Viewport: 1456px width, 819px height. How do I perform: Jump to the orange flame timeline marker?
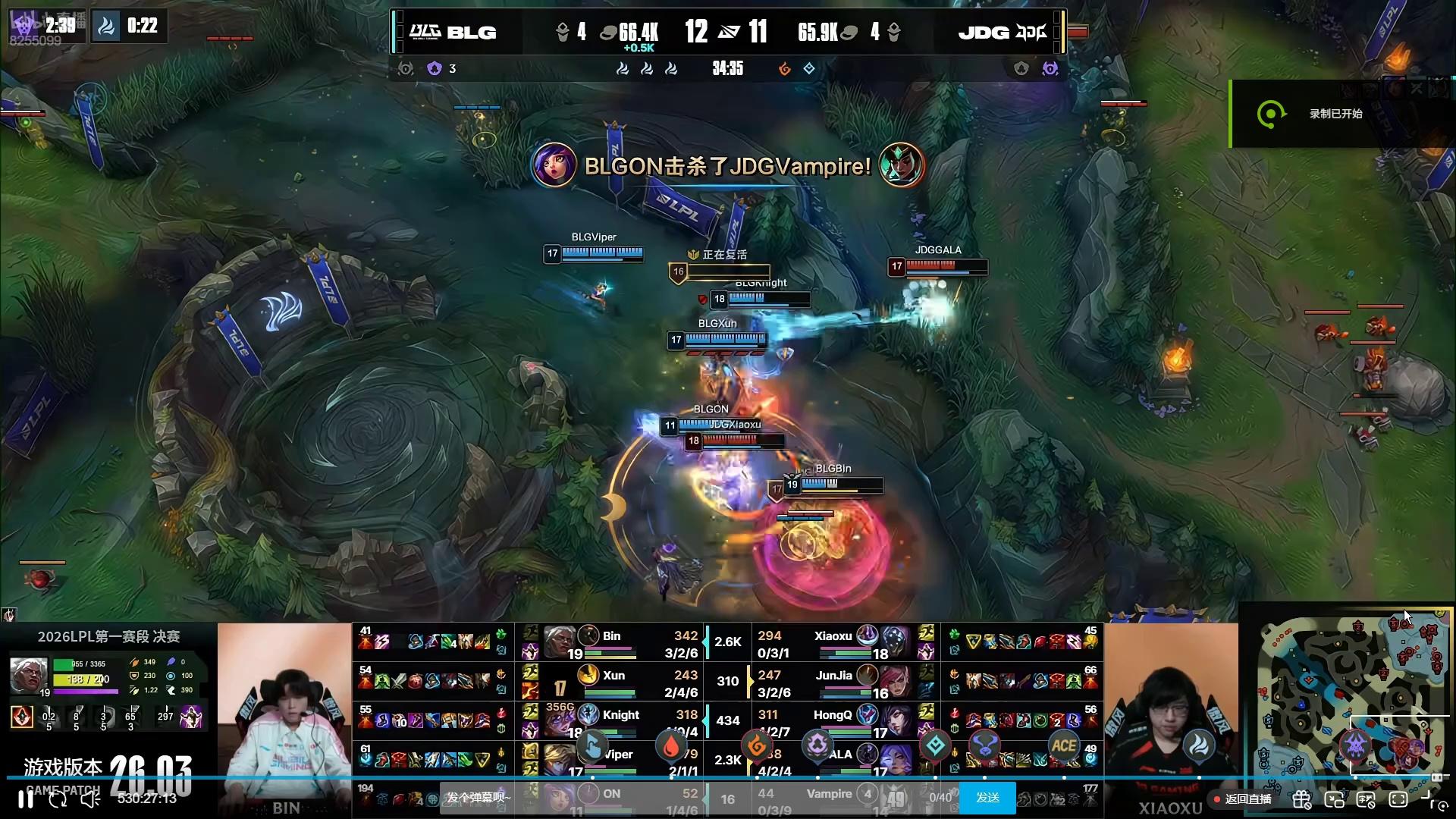(x=756, y=746)
